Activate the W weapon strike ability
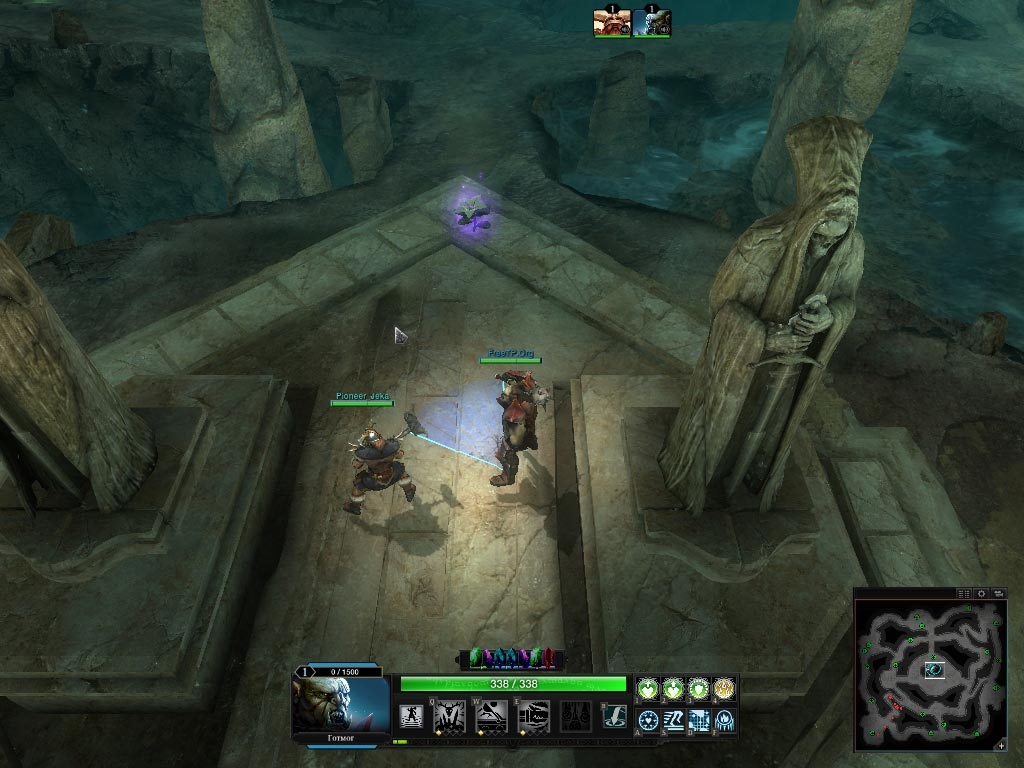 tap(491, 715)
